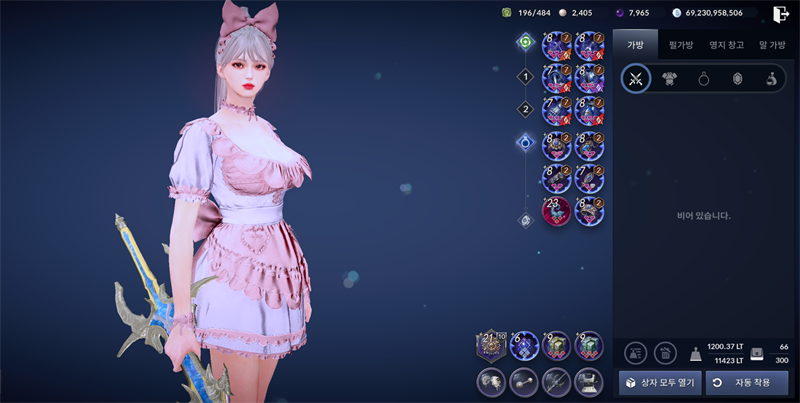
Task: Click the 자동 착용 auto-equip button
Action: 746,383
